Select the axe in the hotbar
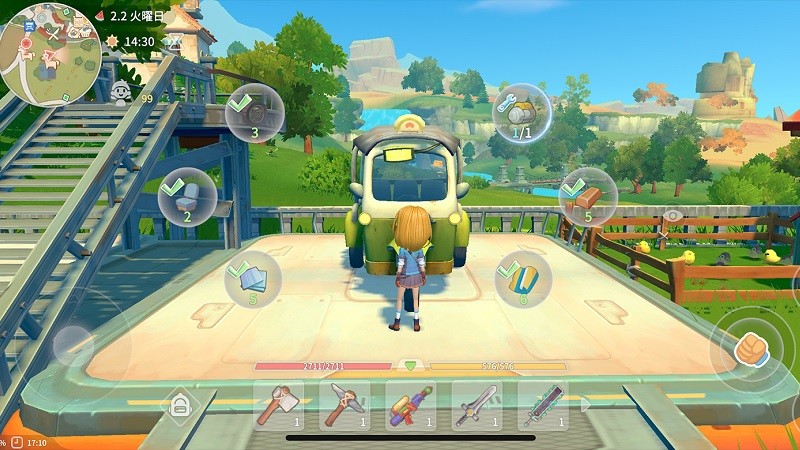Screen dimensions: 800x450 point(280,405)
